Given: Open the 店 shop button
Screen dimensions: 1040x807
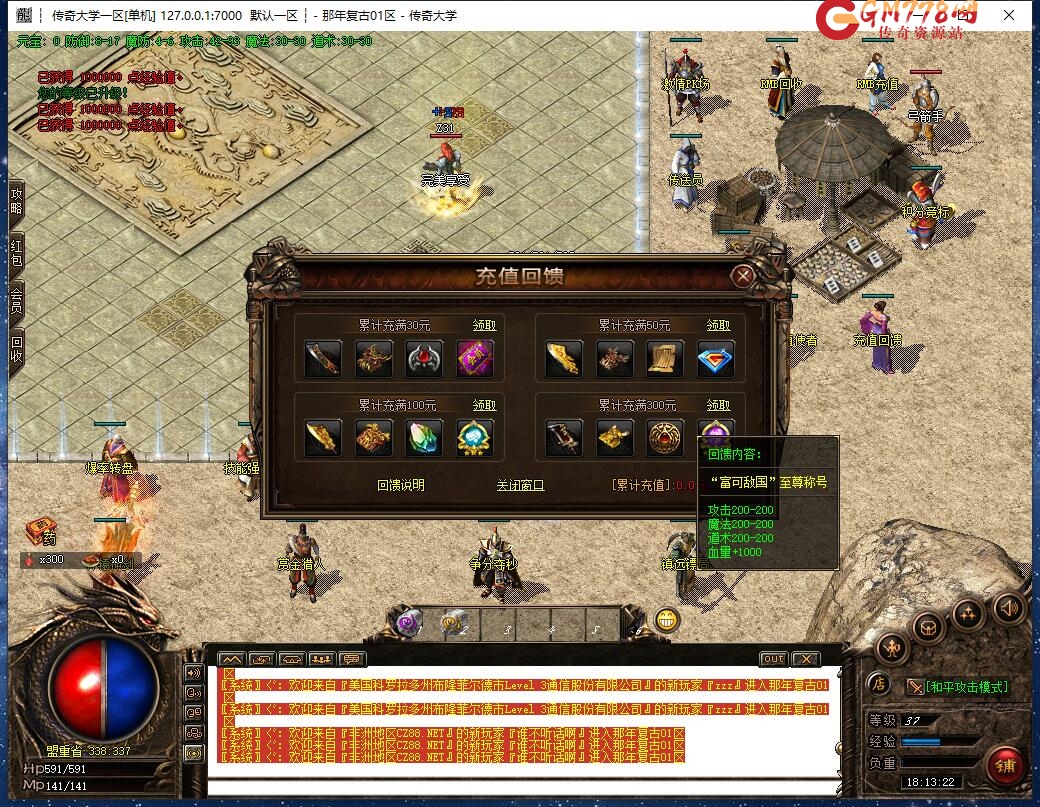Looking at the screenshot, I should pos(878,685).
